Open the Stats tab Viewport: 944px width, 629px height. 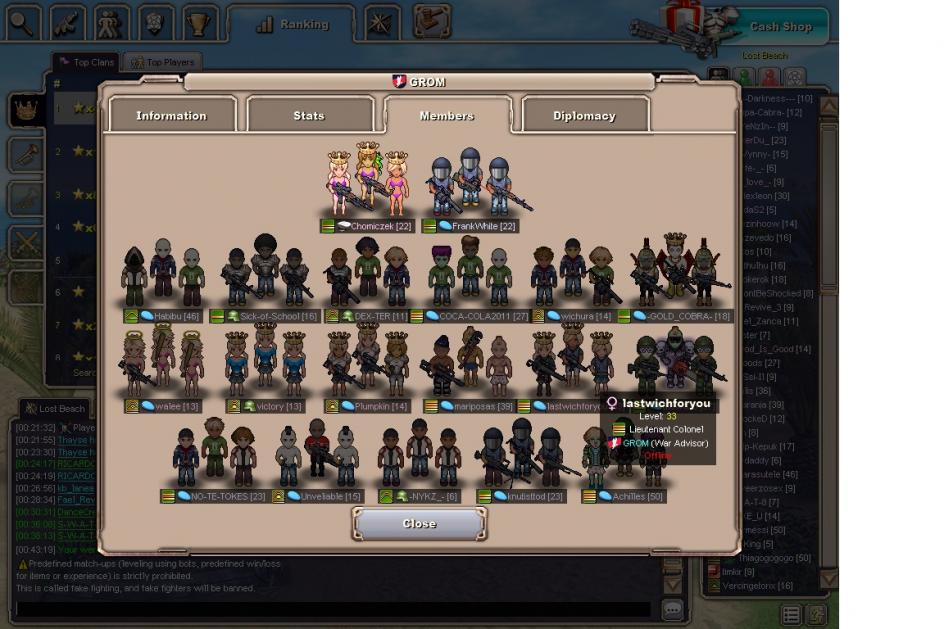[309, 116]
